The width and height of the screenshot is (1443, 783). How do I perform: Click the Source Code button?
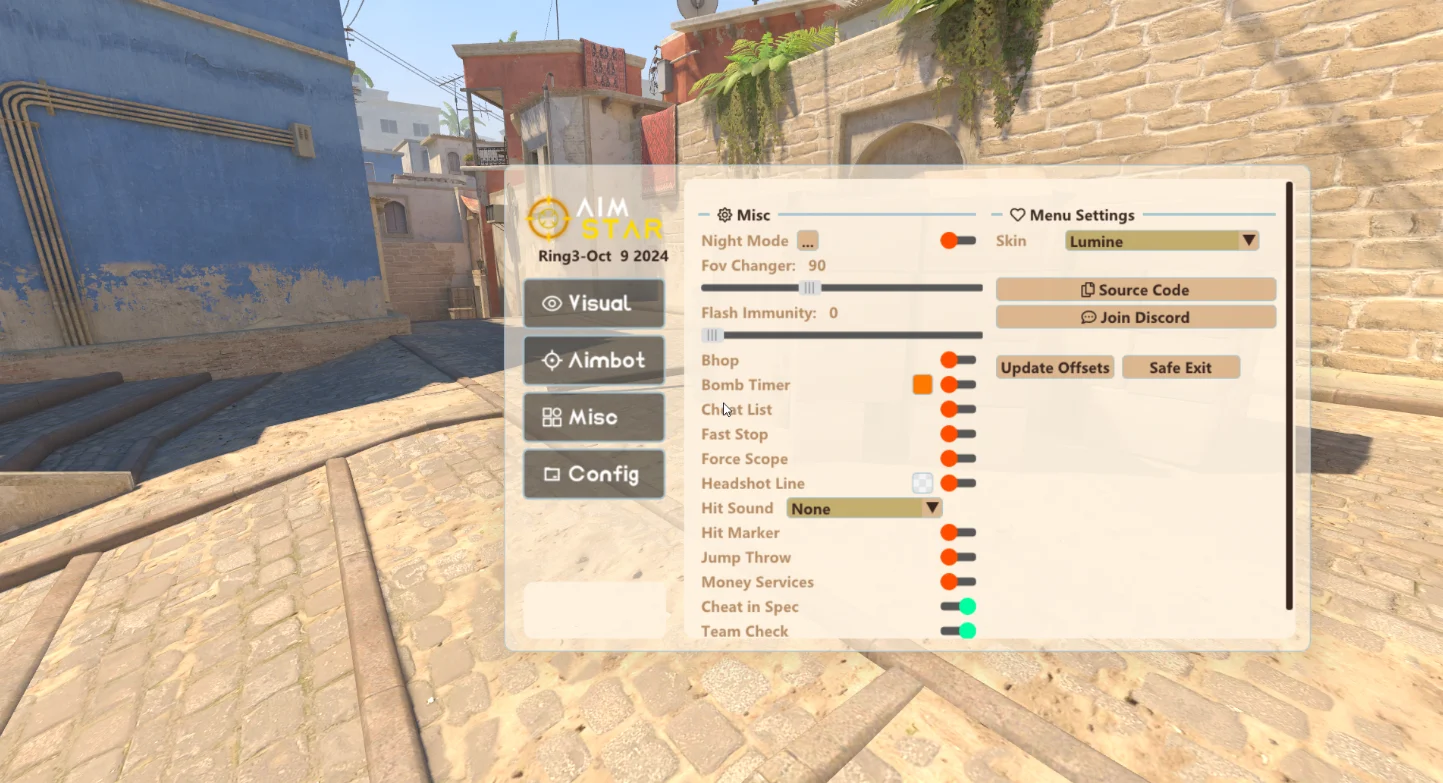[1135, 290]
